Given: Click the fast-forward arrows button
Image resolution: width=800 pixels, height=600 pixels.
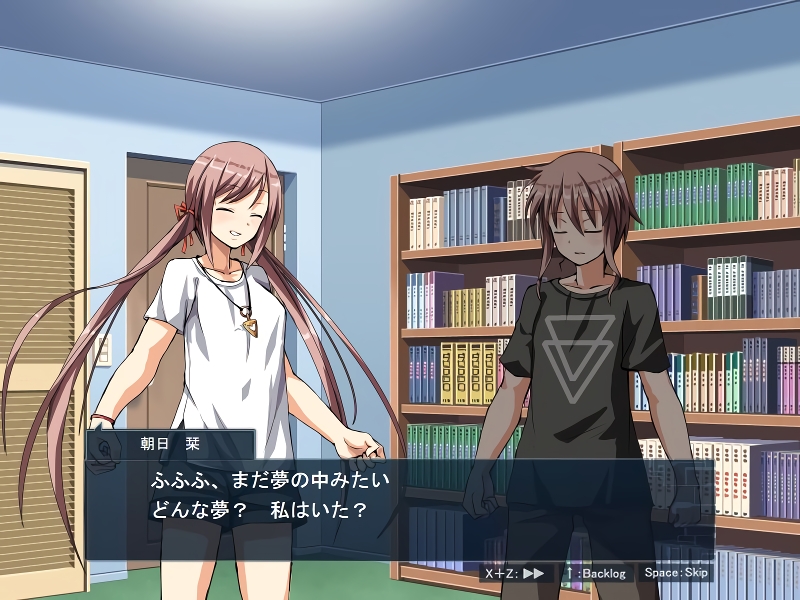Looking at the screenshot, I should [516, 573].
